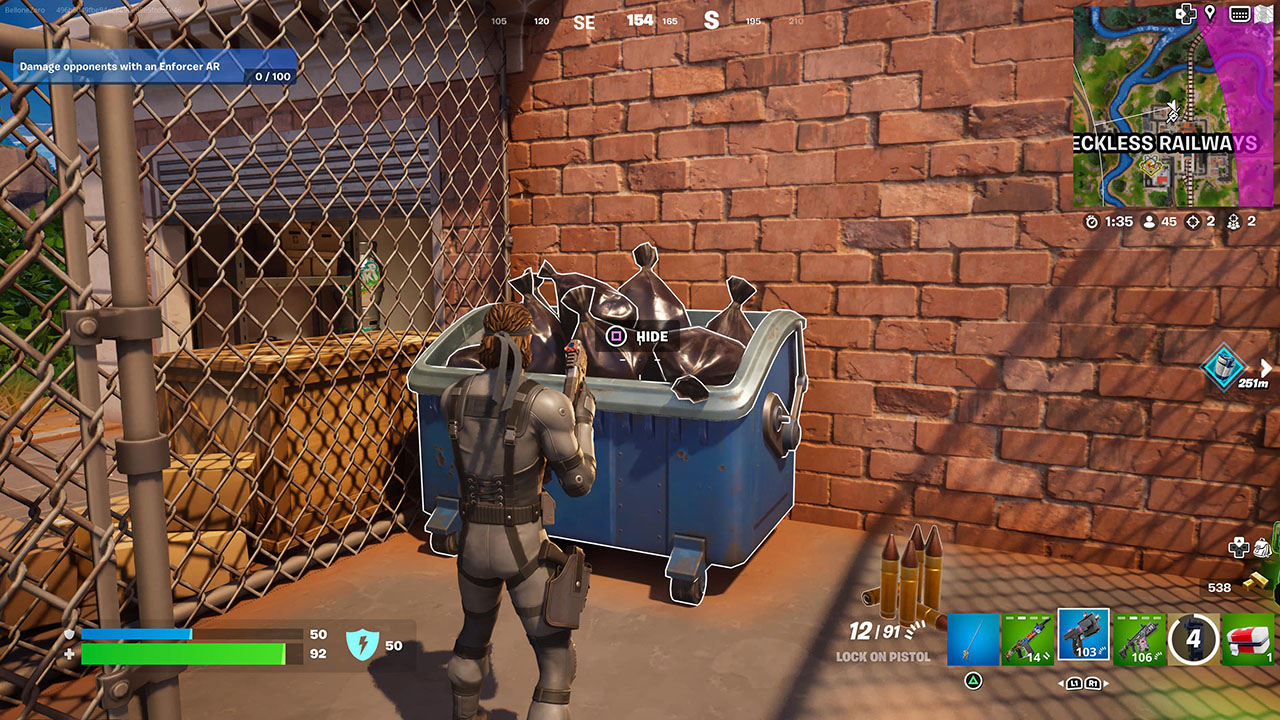Screen dimensions: 1280x720
Task: Click the controller/D-pad icon above the minimap
Action: [1186, 13]
